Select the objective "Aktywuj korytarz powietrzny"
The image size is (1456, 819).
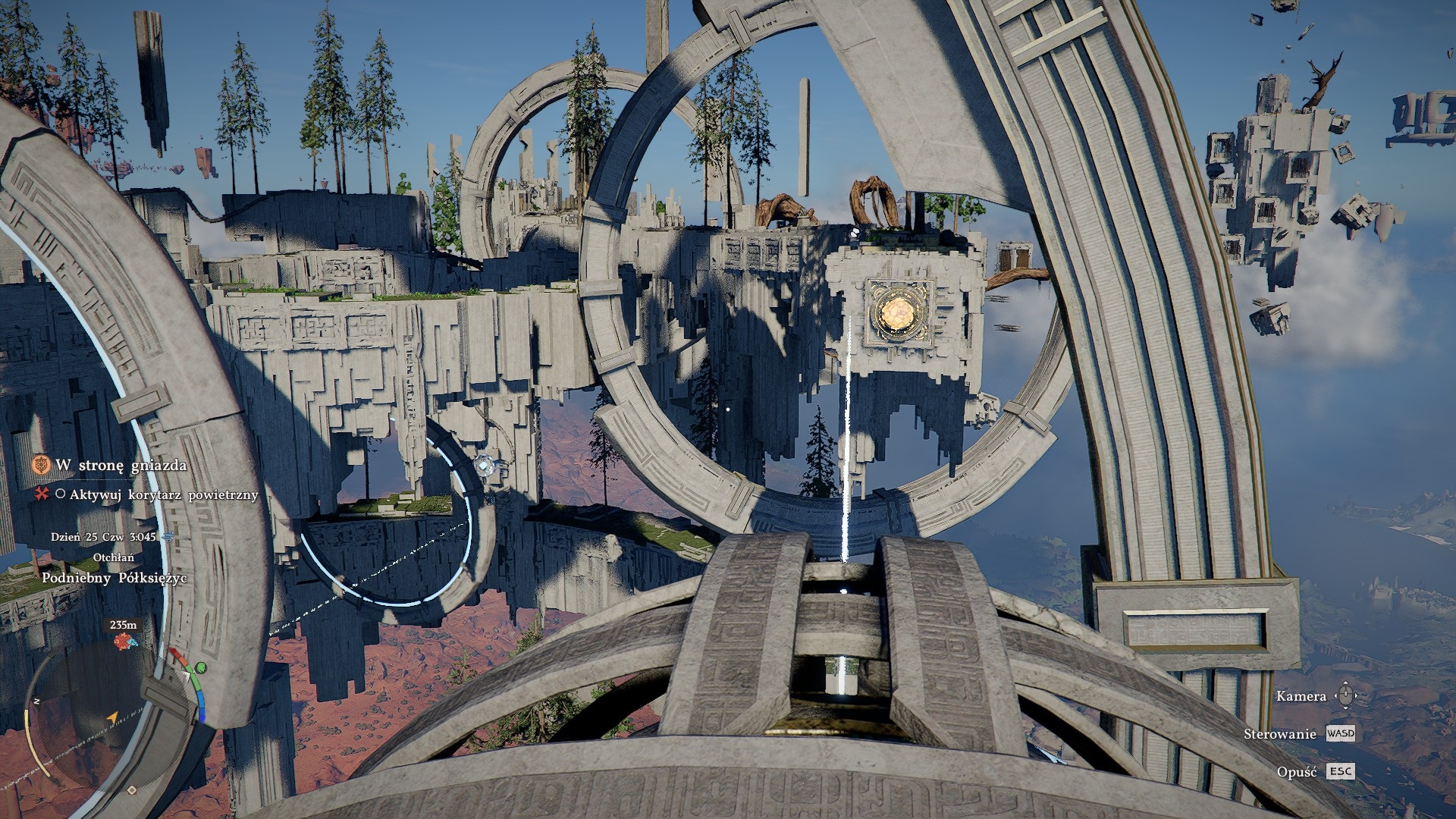(x=164, y=494)
